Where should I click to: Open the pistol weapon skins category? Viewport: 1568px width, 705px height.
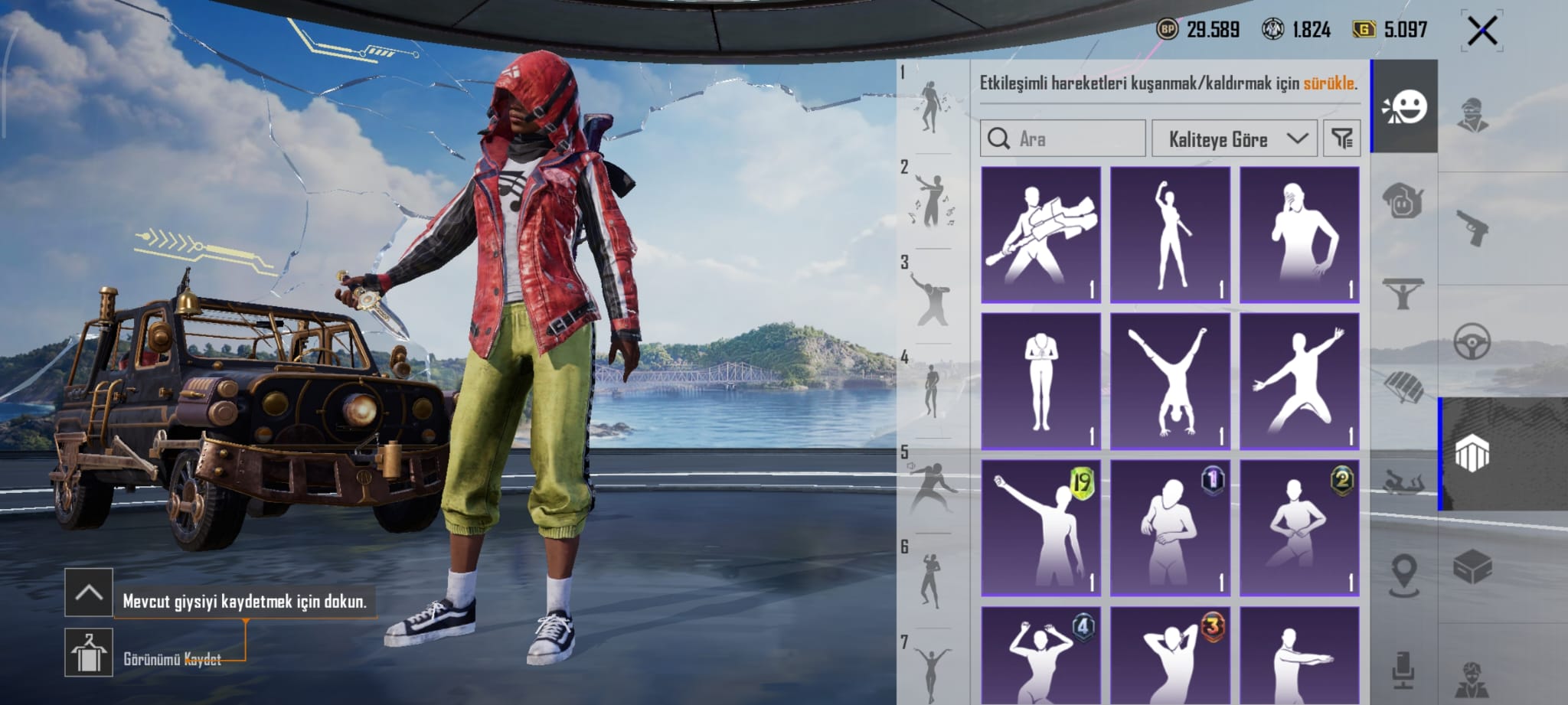coord(1472,227)
